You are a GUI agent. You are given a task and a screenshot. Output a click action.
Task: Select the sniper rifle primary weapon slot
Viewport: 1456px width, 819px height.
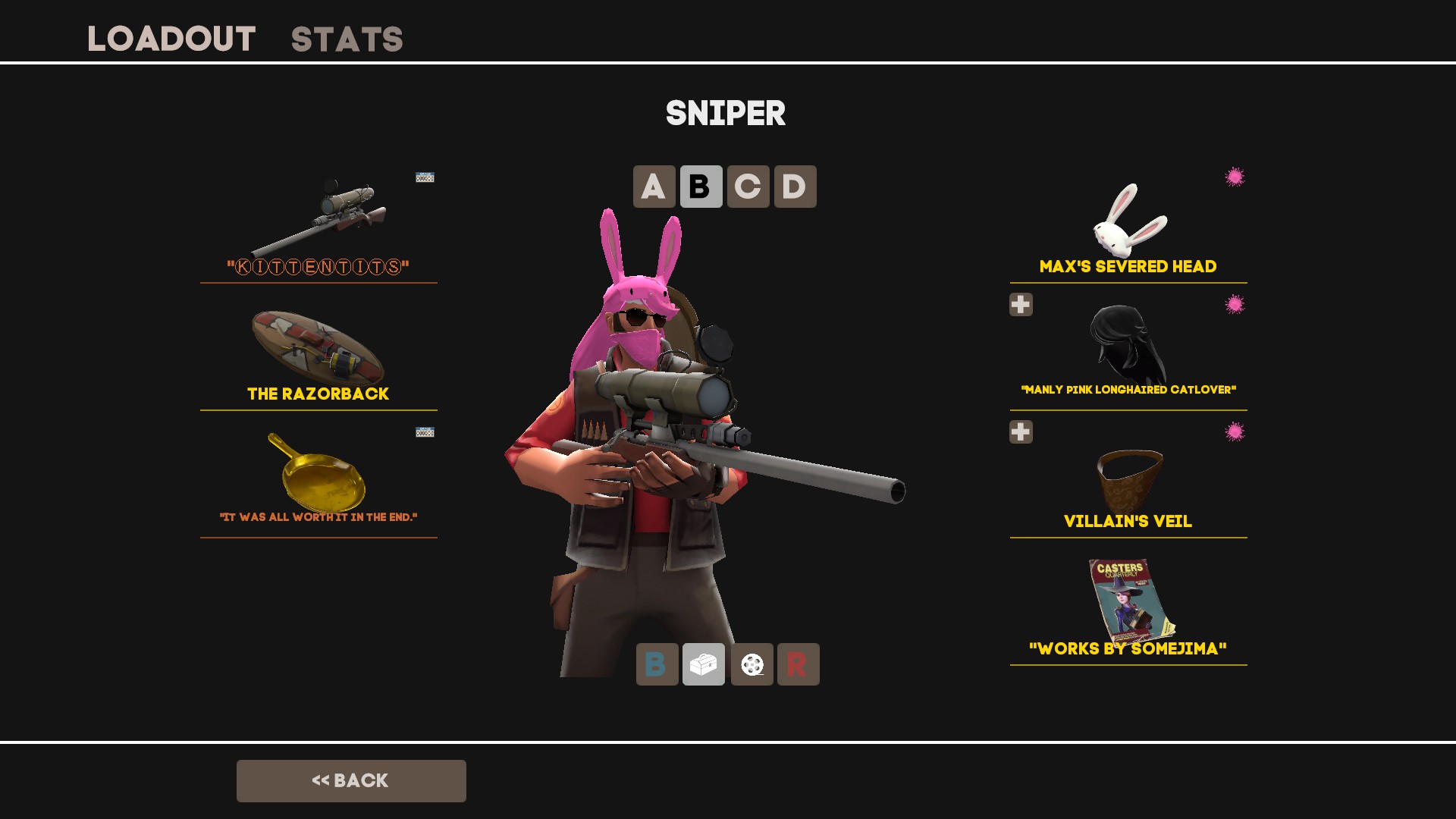(318, 224)
